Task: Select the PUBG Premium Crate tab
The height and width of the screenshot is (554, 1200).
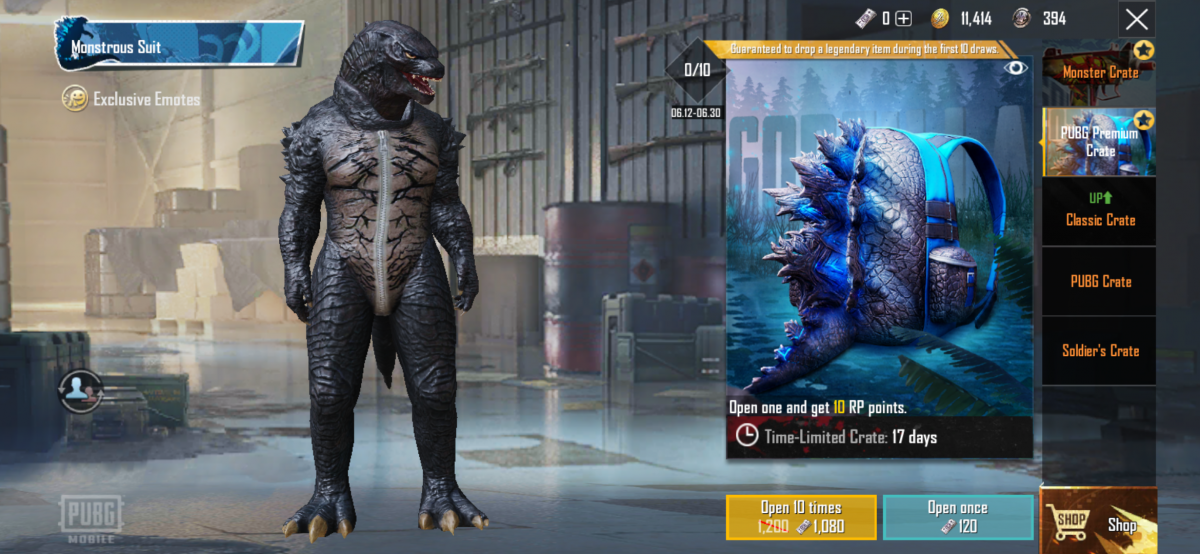Action: [x=1099, y=141]
